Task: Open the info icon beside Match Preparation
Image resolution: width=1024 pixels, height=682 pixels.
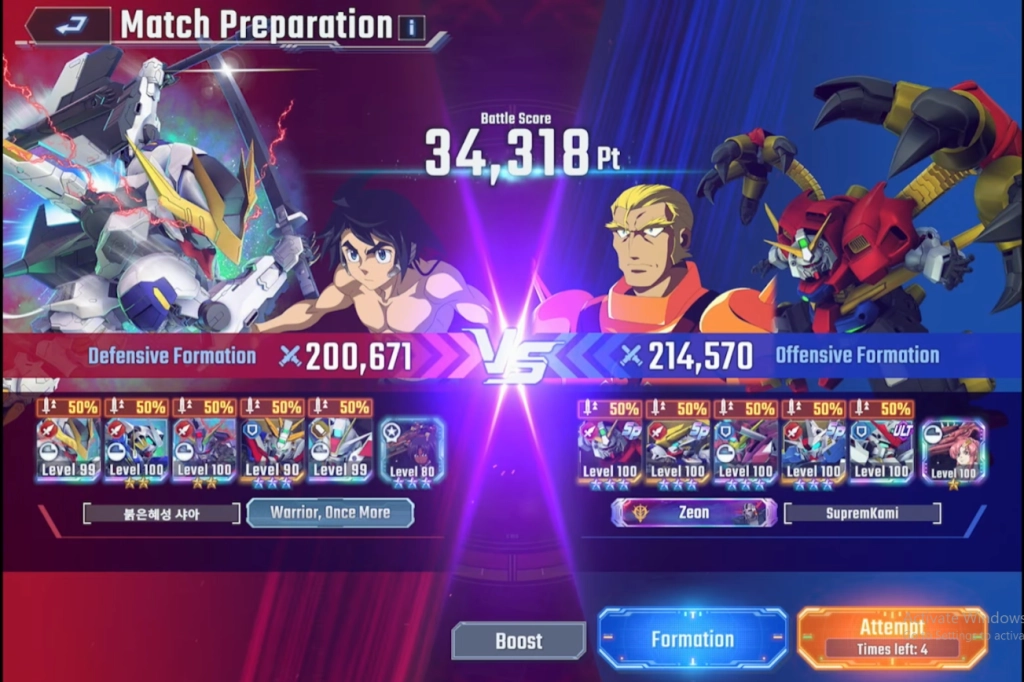Action: click(x=410, y=28)
